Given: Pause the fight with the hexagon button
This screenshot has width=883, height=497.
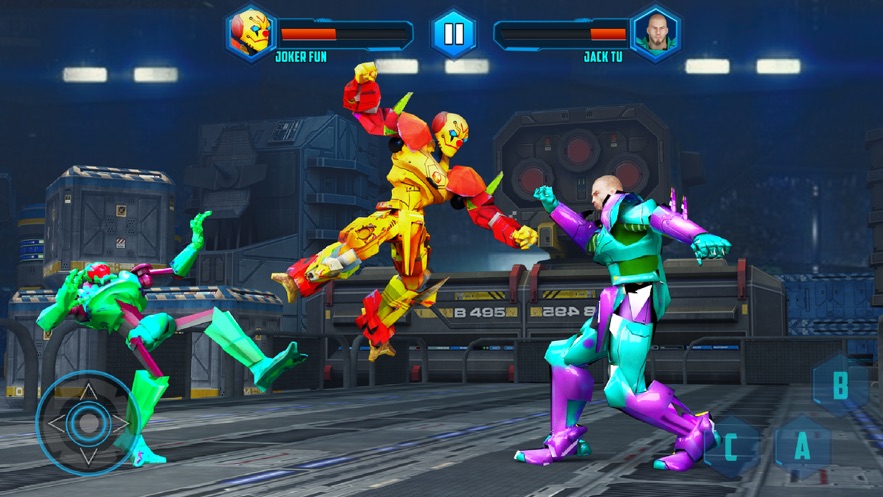Looking at the screenshot, I should coord(453,34).
